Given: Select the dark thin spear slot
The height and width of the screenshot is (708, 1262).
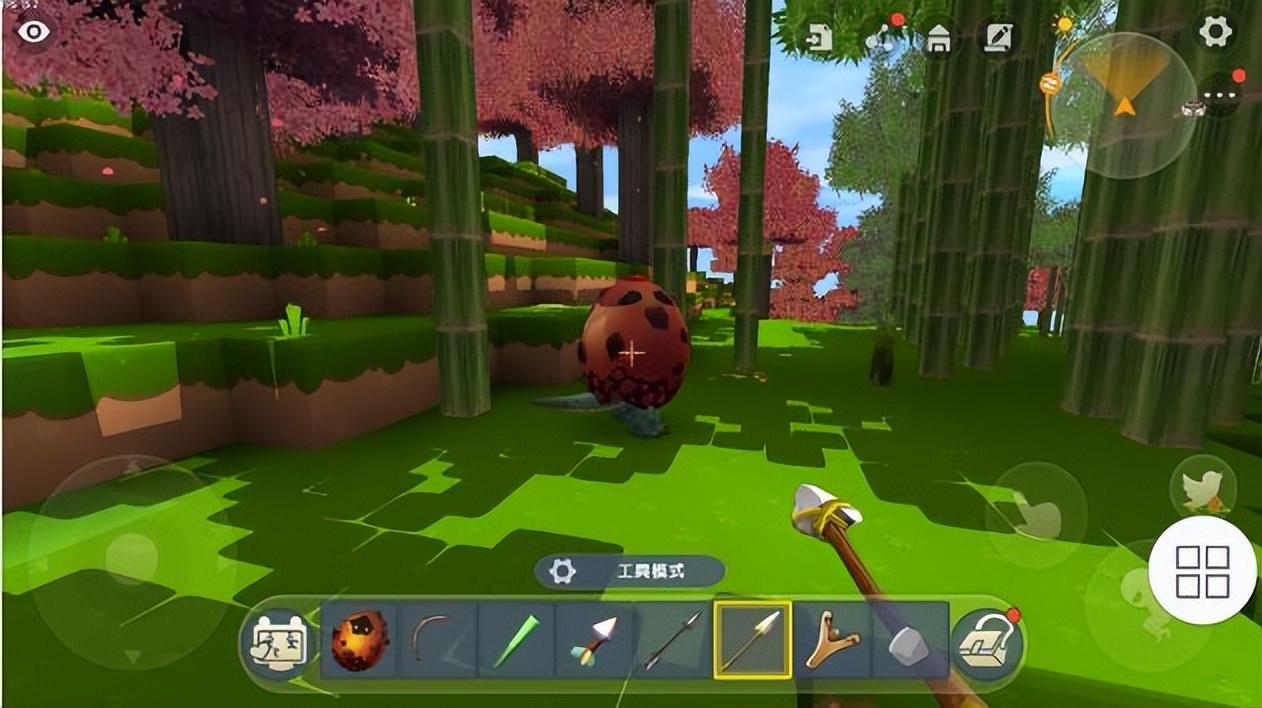Looking at the screenshot, I should click(673, 641).
